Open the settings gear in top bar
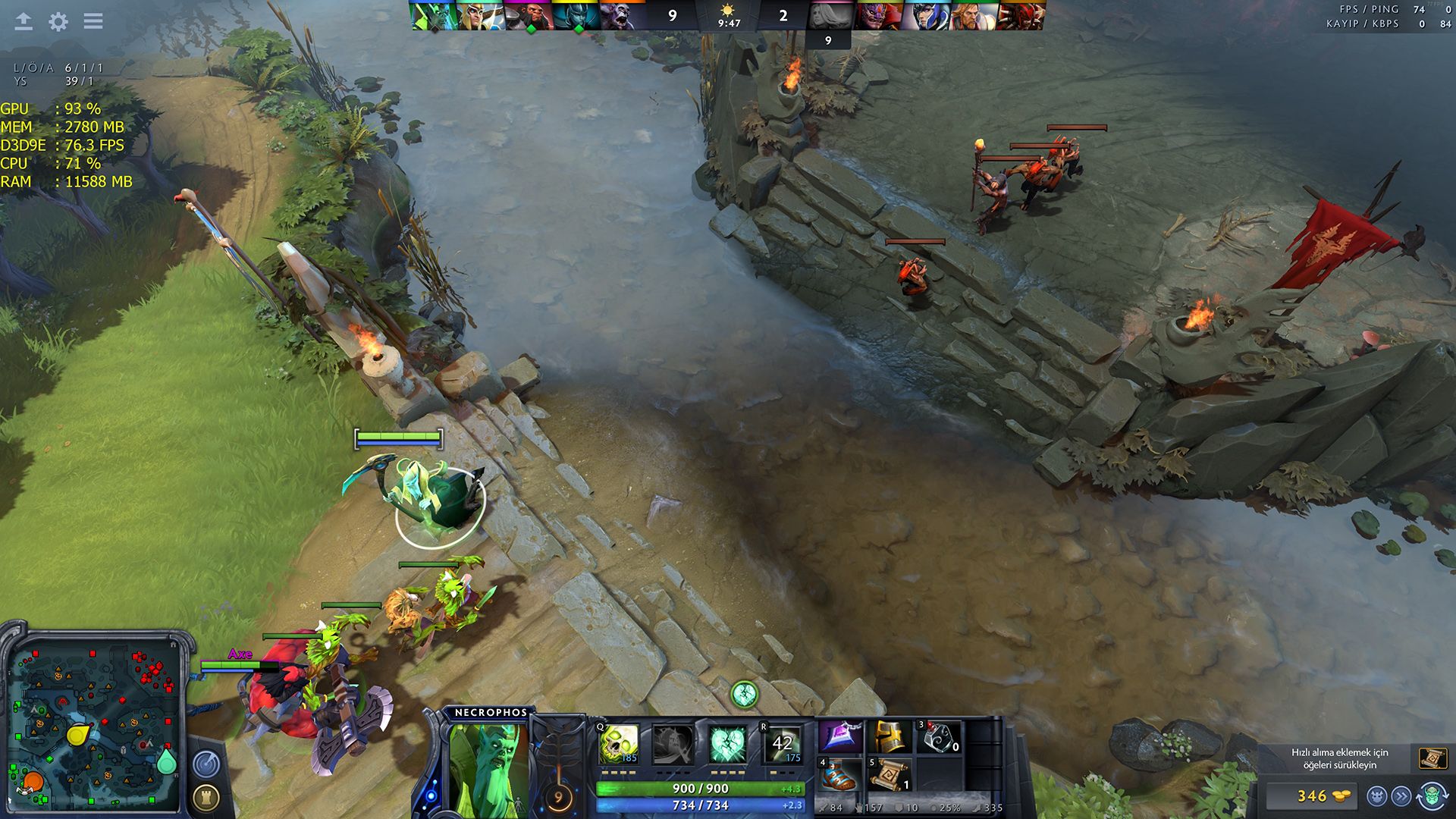This screenshot has width=1456, height=819. coord(58,21)
